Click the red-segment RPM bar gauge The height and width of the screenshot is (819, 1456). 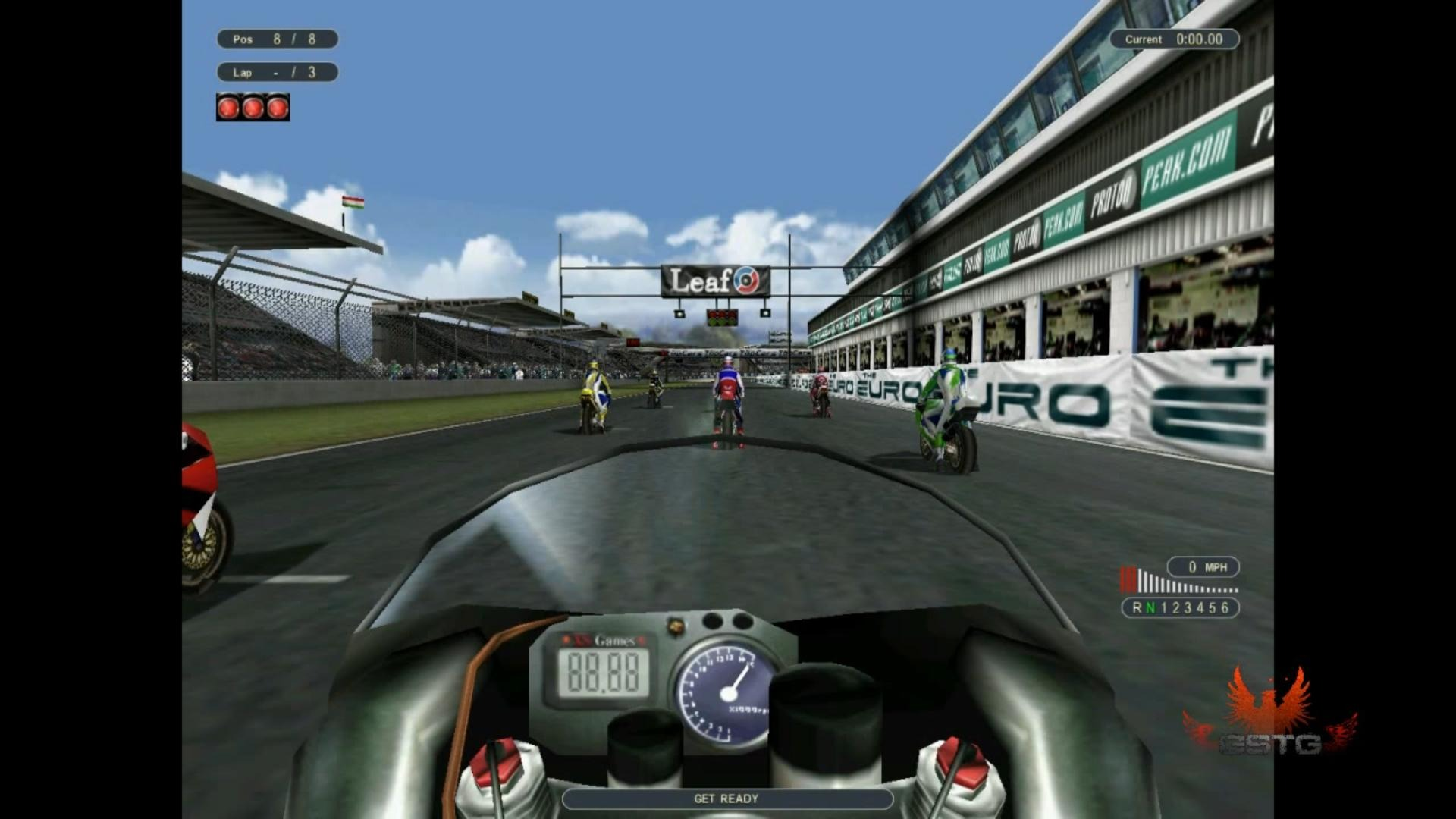[1129, 579]
